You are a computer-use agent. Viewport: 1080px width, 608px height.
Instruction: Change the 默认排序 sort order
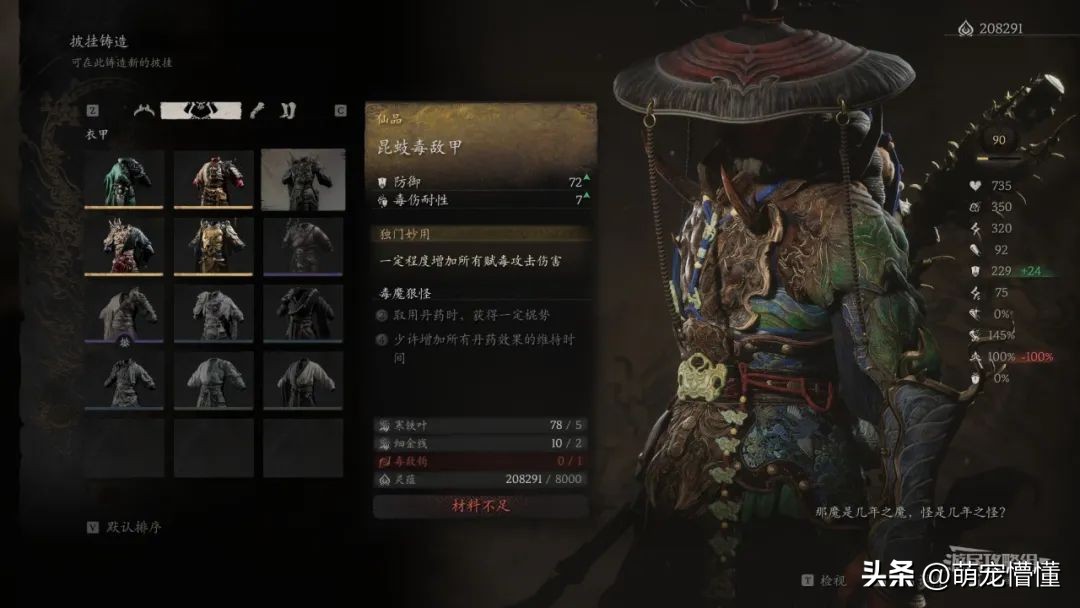134,527
